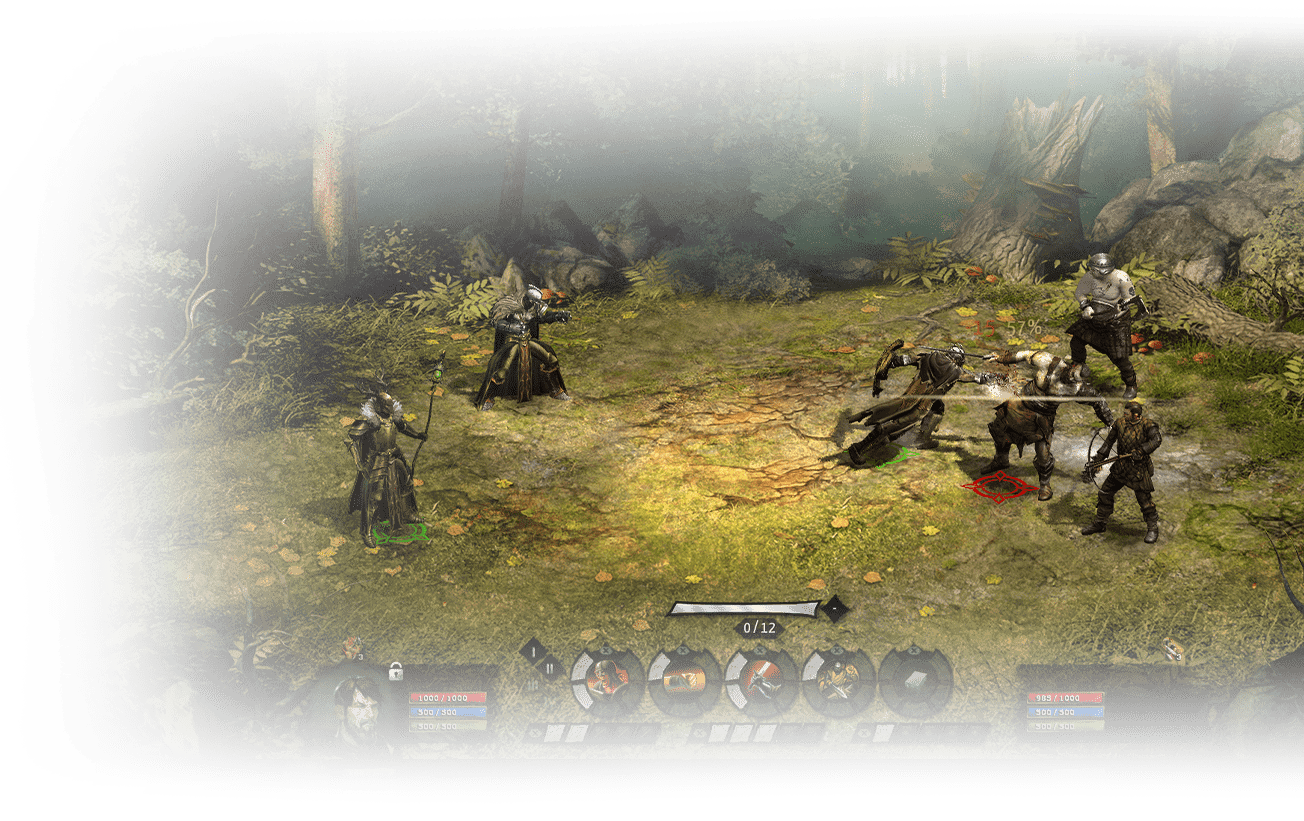1304x821 pixels.
Task: Select the golden armored swordsman ability
Action: [838, 682]
